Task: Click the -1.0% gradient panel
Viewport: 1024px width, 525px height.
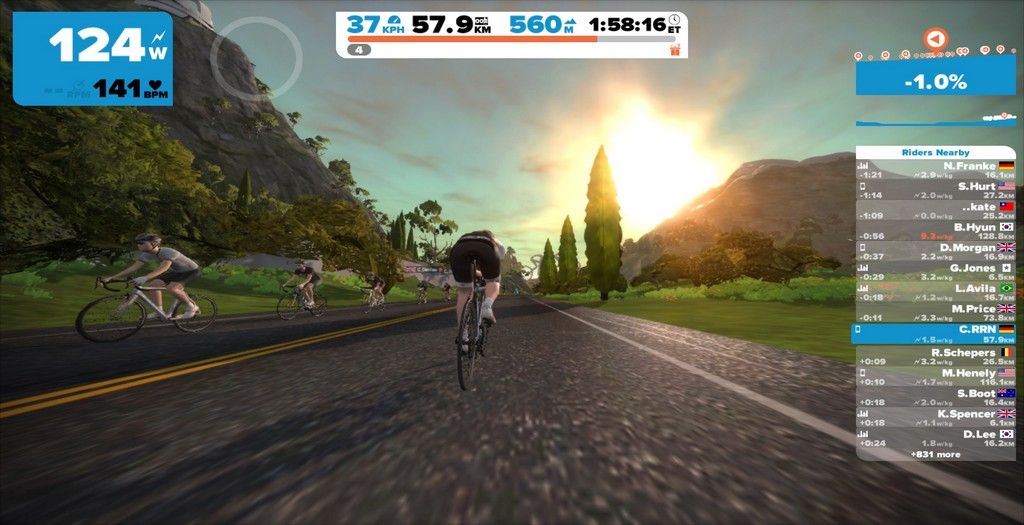Action: click(935, 80)
